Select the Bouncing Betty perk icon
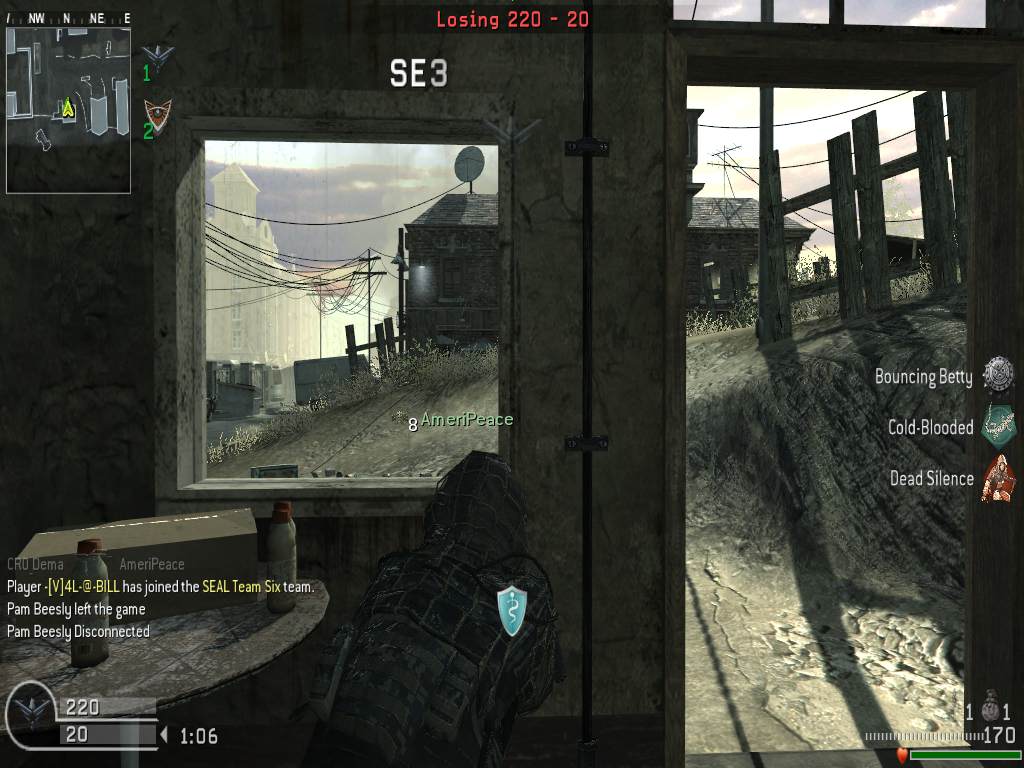The image size is (1024, 768). coord(997,376)
